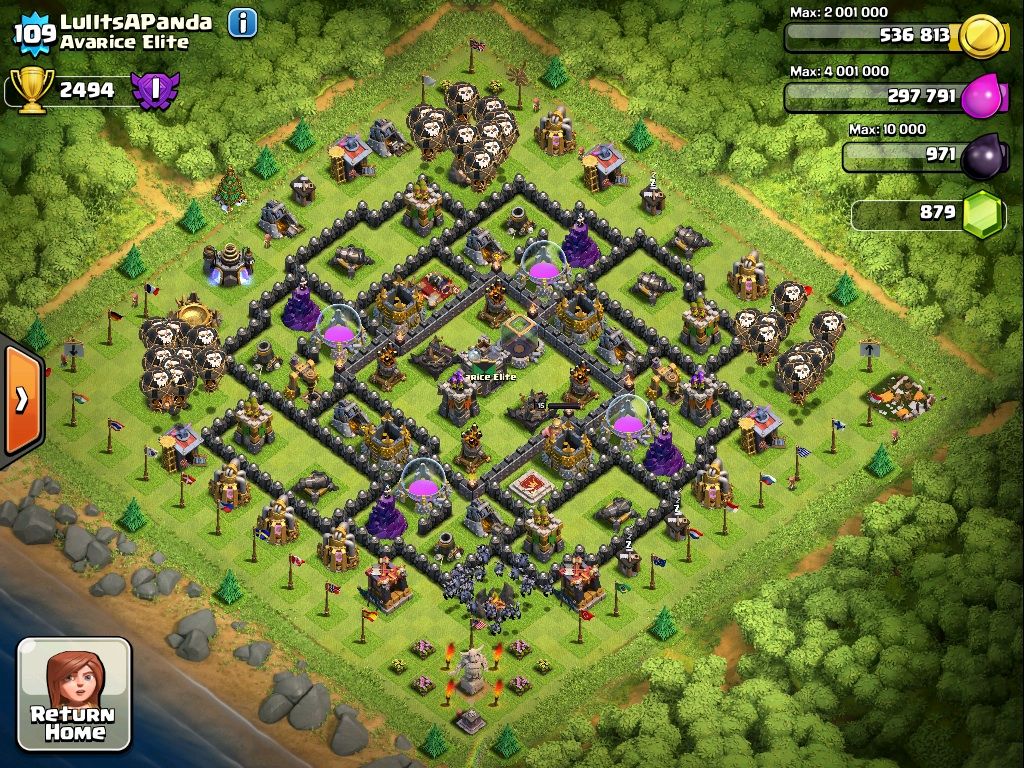Expand the orange side arrow panel
This screenshot has height=768, width=1024.
[x=21, y=399]
